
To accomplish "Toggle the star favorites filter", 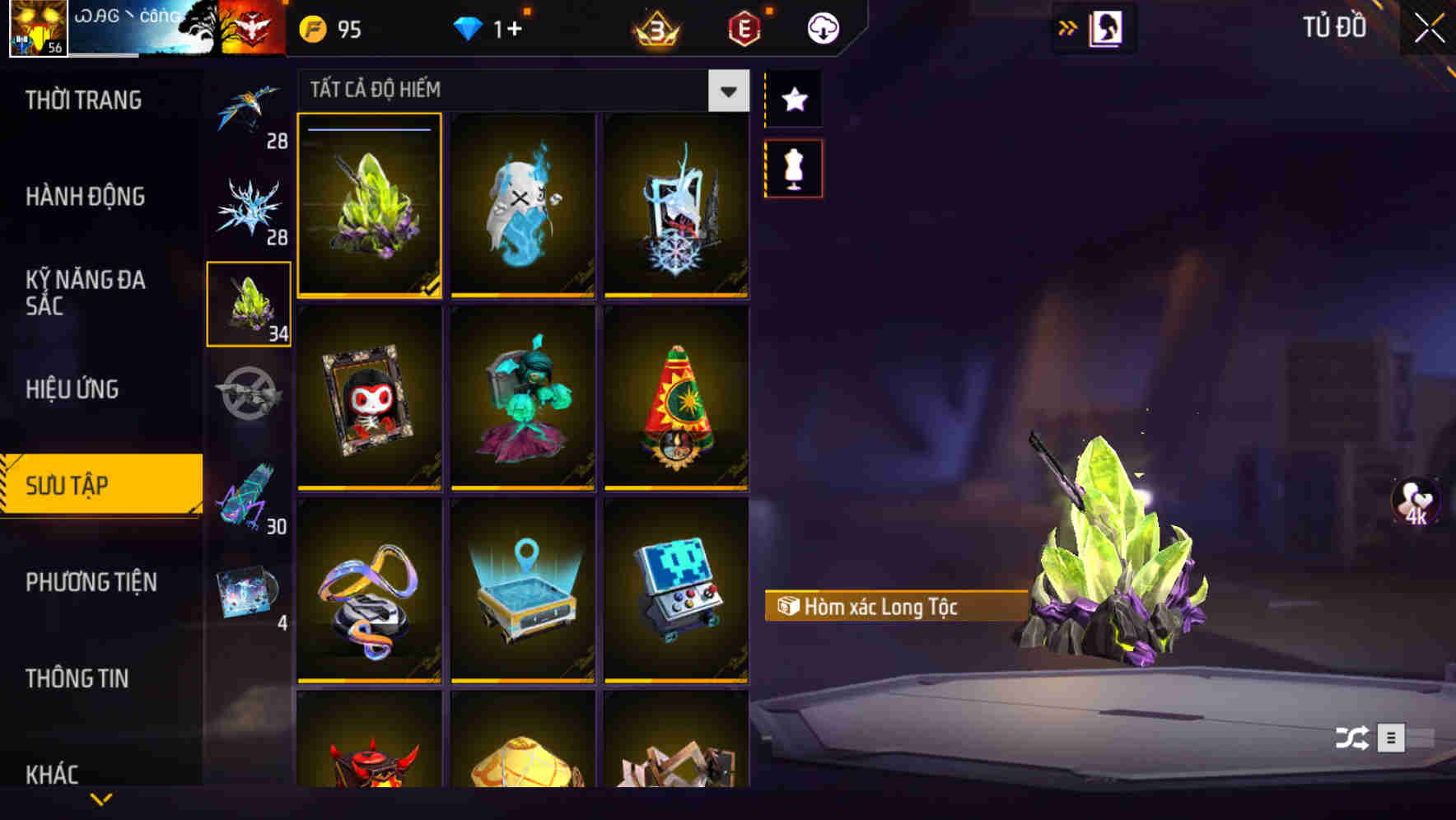I will [793, 100].
